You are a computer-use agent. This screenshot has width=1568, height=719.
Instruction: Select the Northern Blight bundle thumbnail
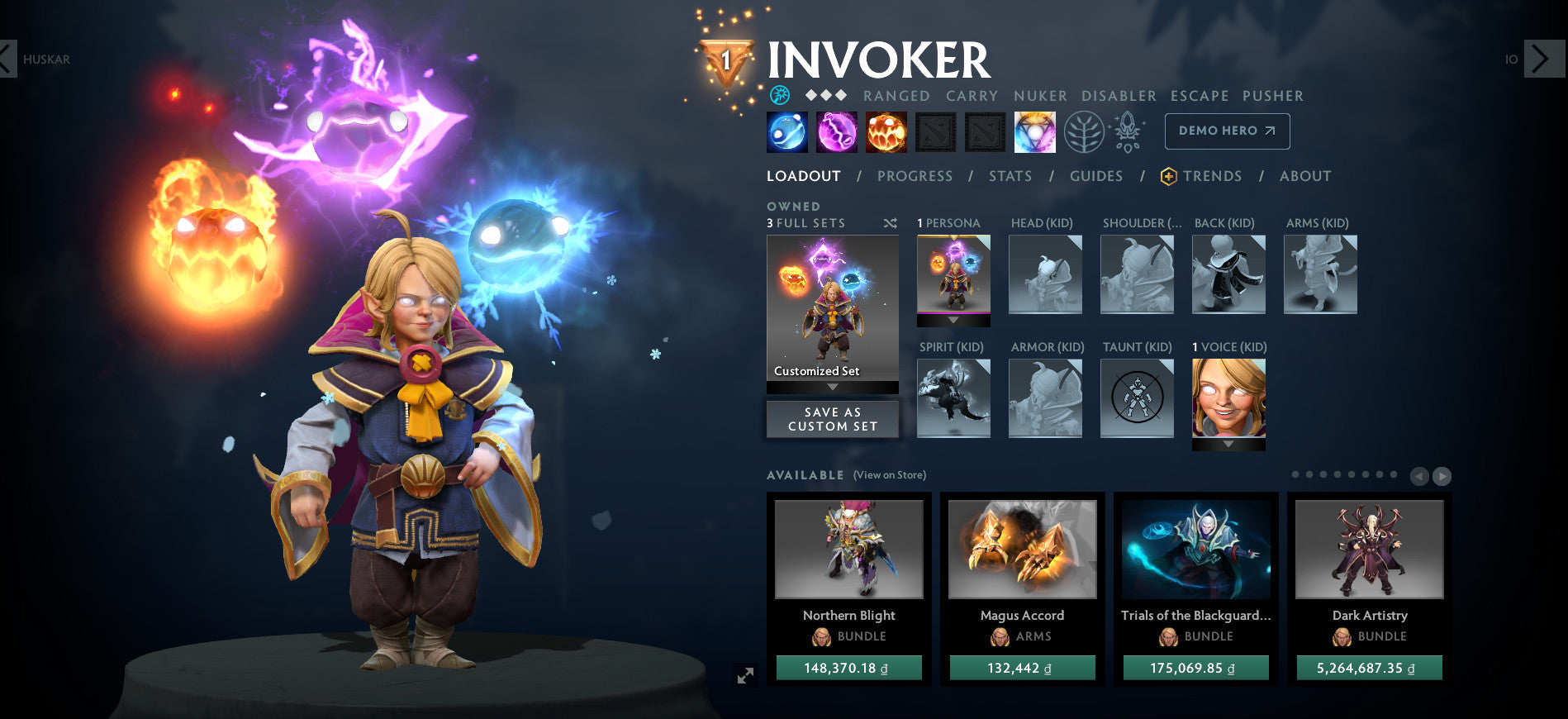point(848,548)
